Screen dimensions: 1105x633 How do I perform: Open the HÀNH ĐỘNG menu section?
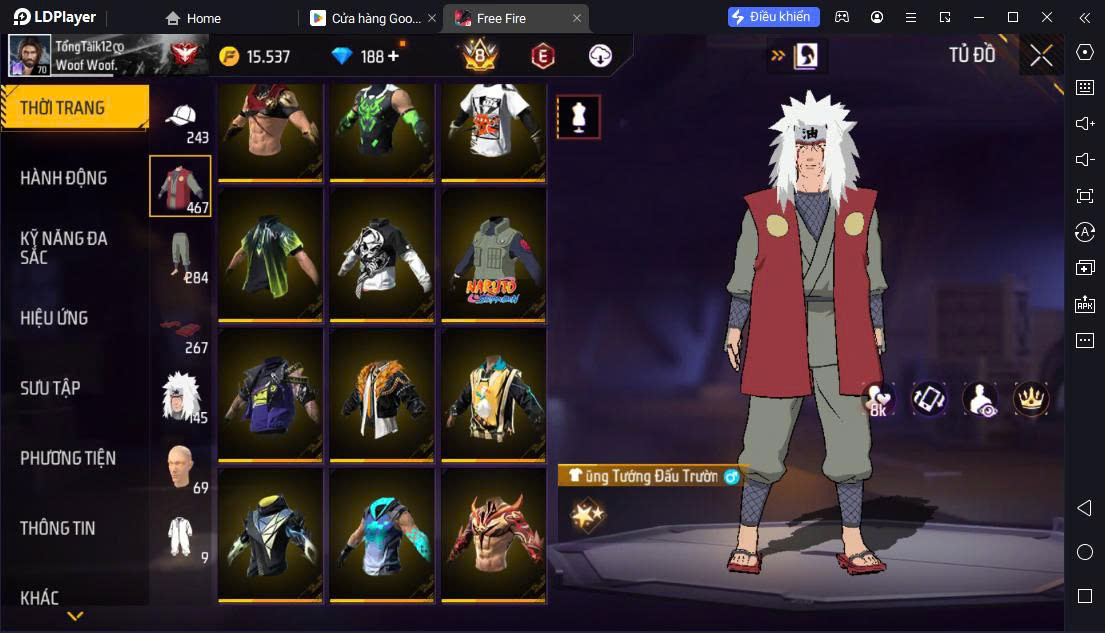(64, 178)
